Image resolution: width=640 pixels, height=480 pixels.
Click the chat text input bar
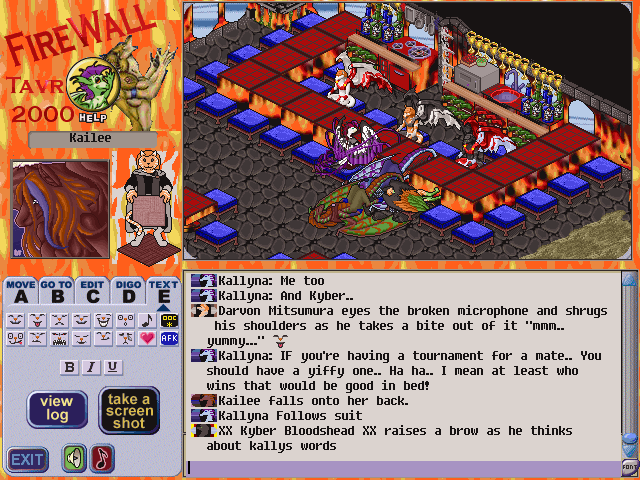pyautogui.click(x=400, y=467)
